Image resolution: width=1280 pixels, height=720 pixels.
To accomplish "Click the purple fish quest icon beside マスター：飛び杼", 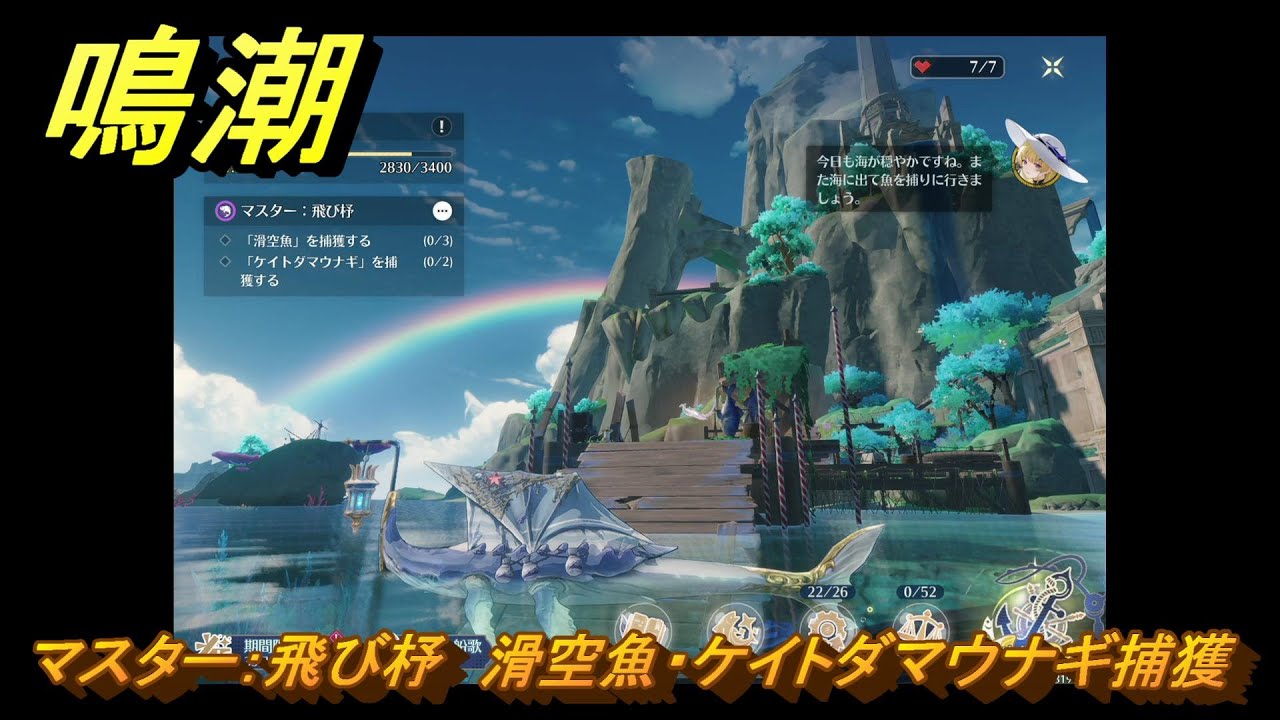I will pos(226,211).
